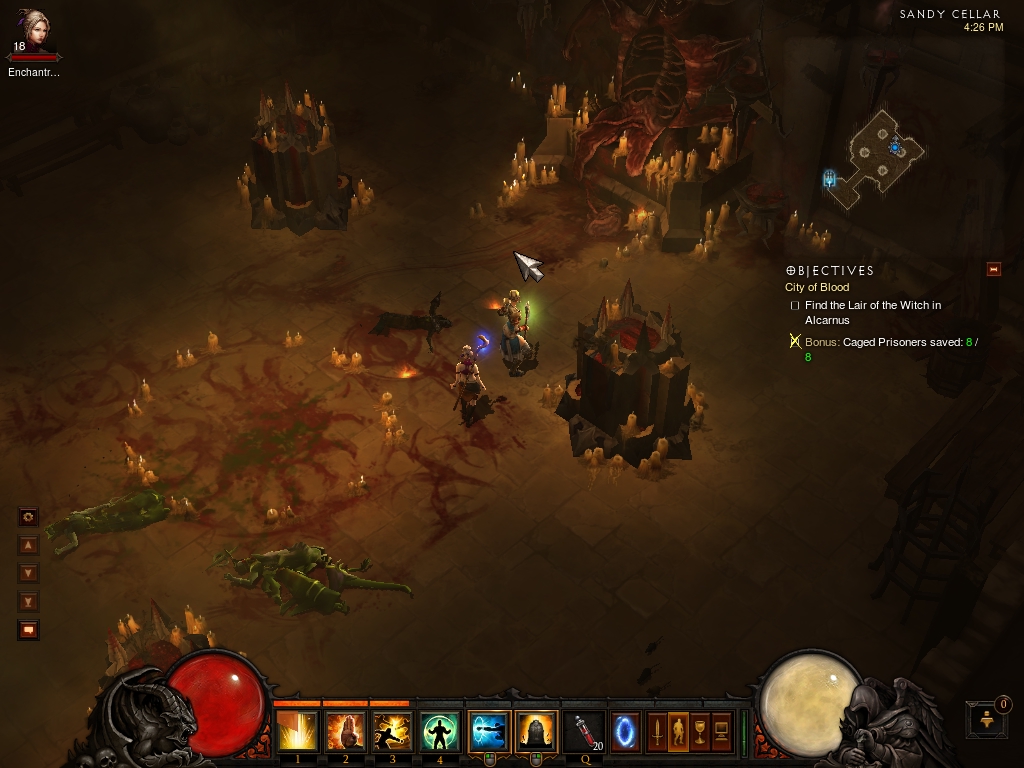1024x768 pixels.
Task: Select the blue punch primary skill
Action: pos(488,732)
